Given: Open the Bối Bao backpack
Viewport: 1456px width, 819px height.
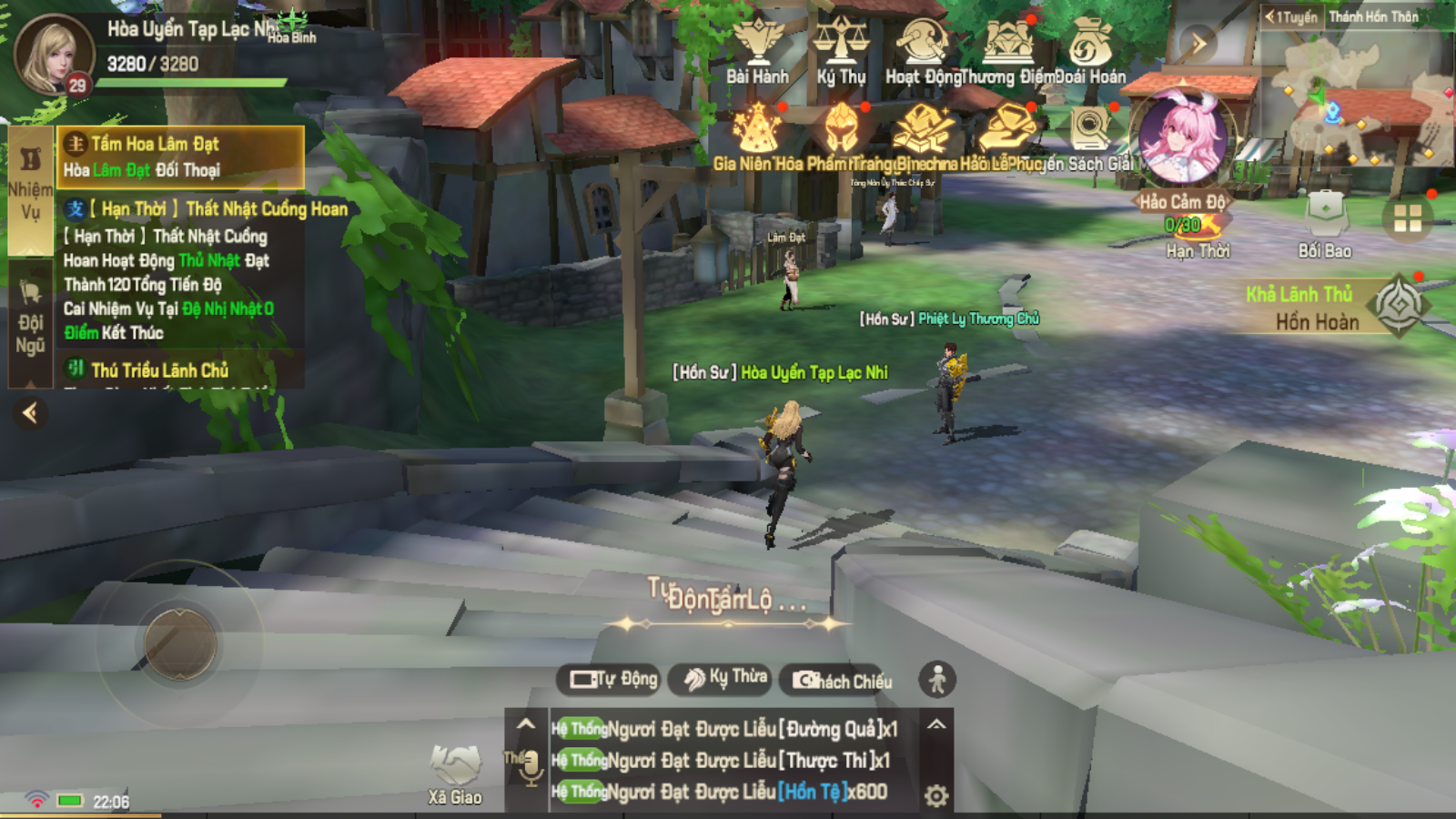Looking at the screenshot, I should (1325, 224).
